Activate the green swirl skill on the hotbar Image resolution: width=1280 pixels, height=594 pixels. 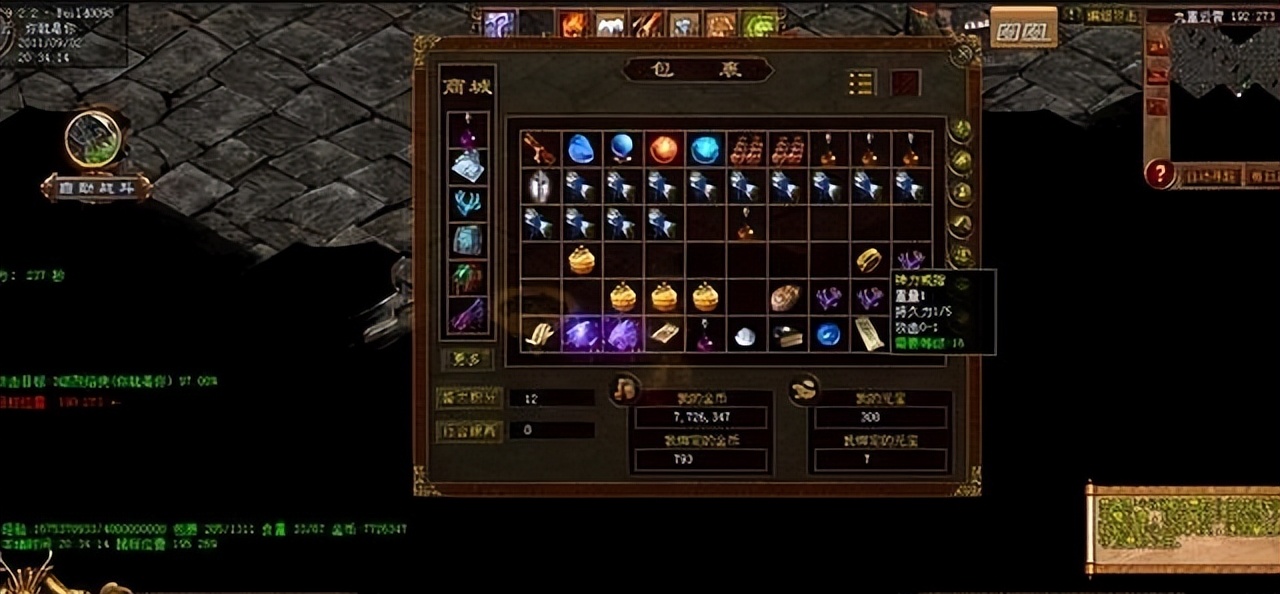(762, 23)
